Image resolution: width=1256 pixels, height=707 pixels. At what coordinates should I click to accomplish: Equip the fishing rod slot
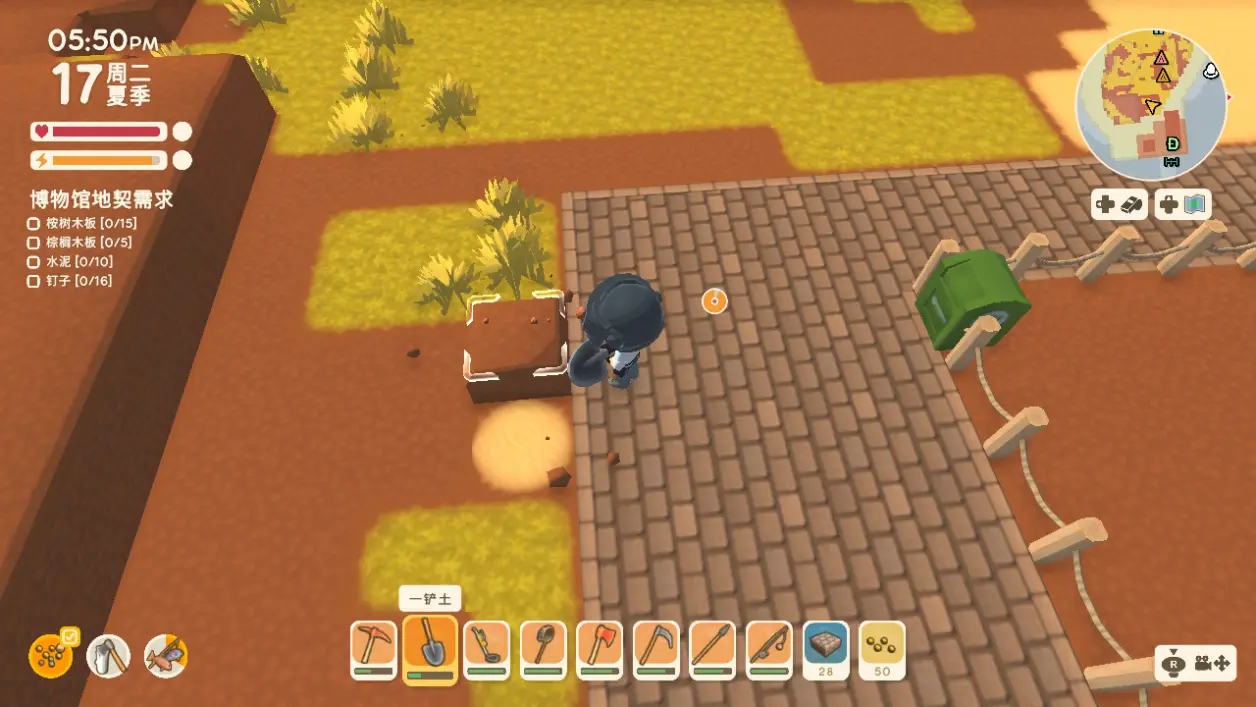[768, 648]
